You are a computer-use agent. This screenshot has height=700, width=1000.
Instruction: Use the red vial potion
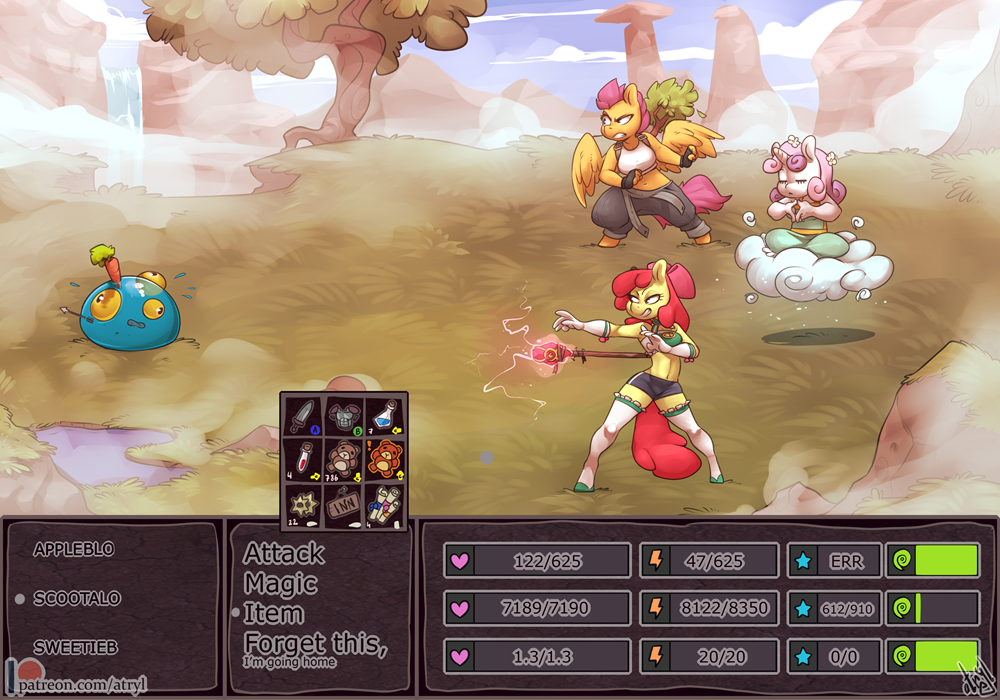click(x=303, y=458)
